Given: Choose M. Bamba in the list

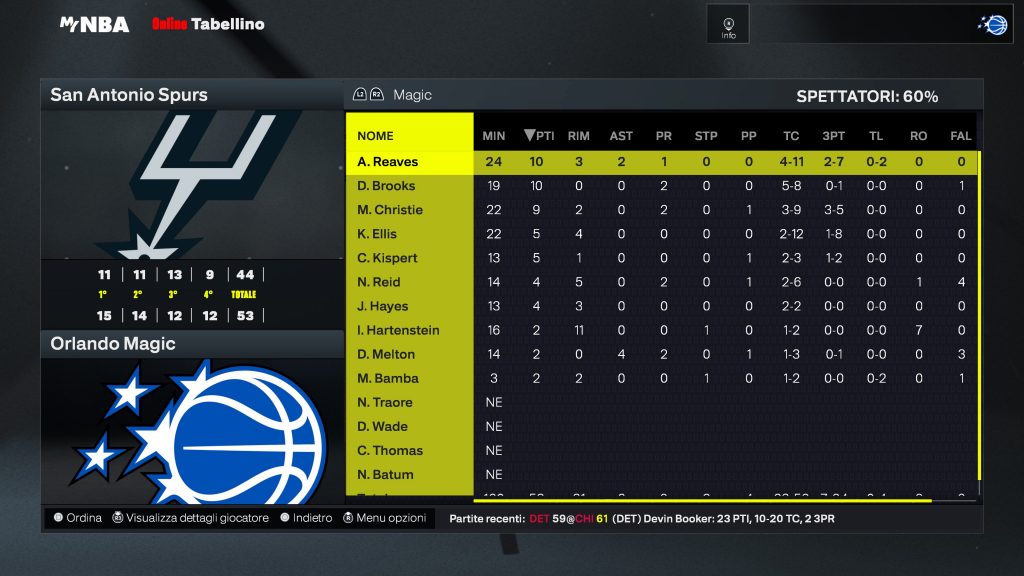Looking at the screenshot, I should [388, 378].
